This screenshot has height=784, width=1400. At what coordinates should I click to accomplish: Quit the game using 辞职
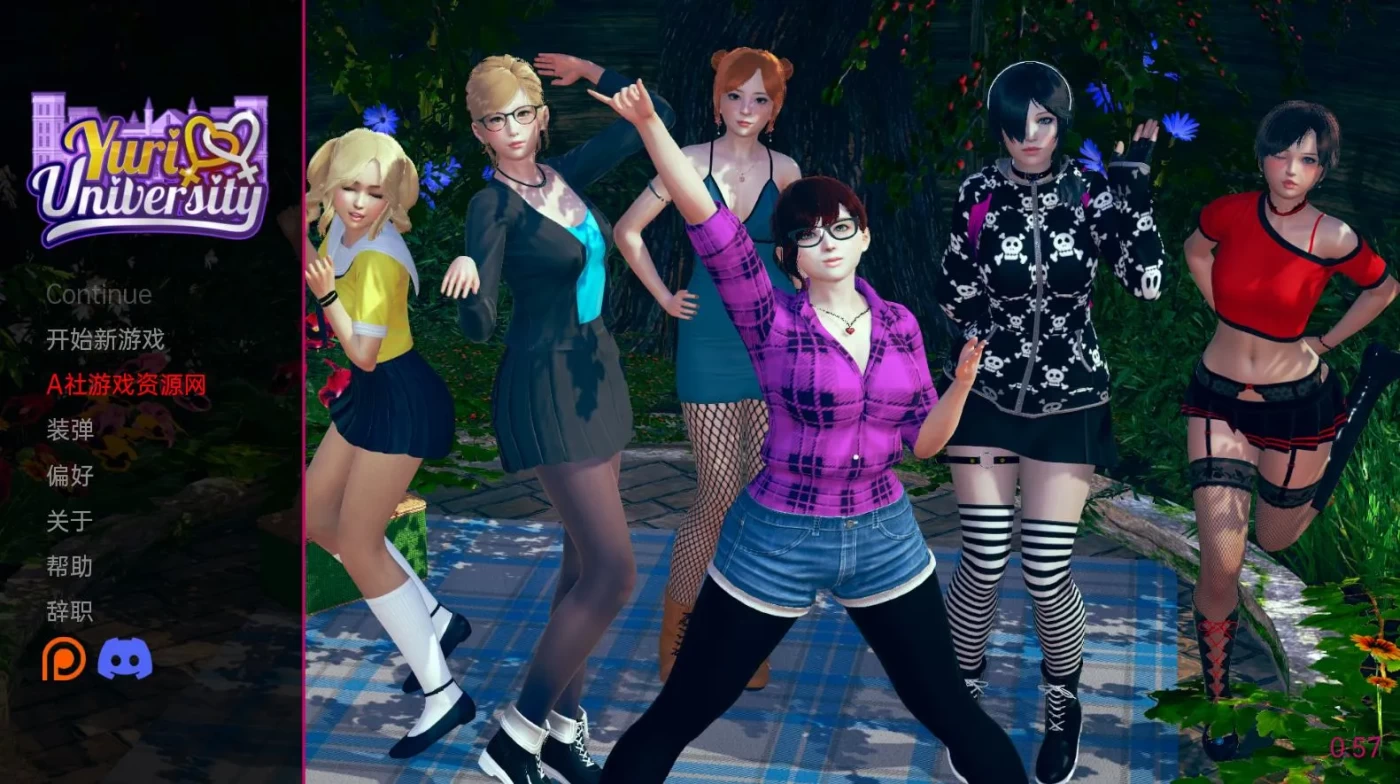click(70, 611)
